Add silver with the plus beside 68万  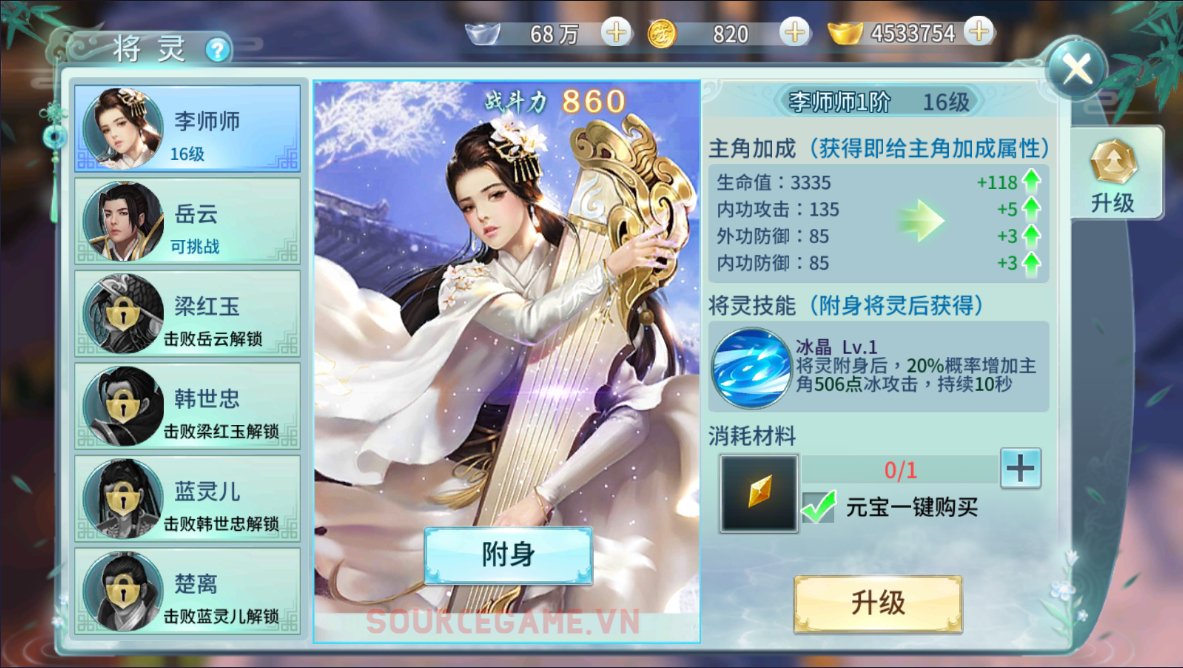[616, 33]
